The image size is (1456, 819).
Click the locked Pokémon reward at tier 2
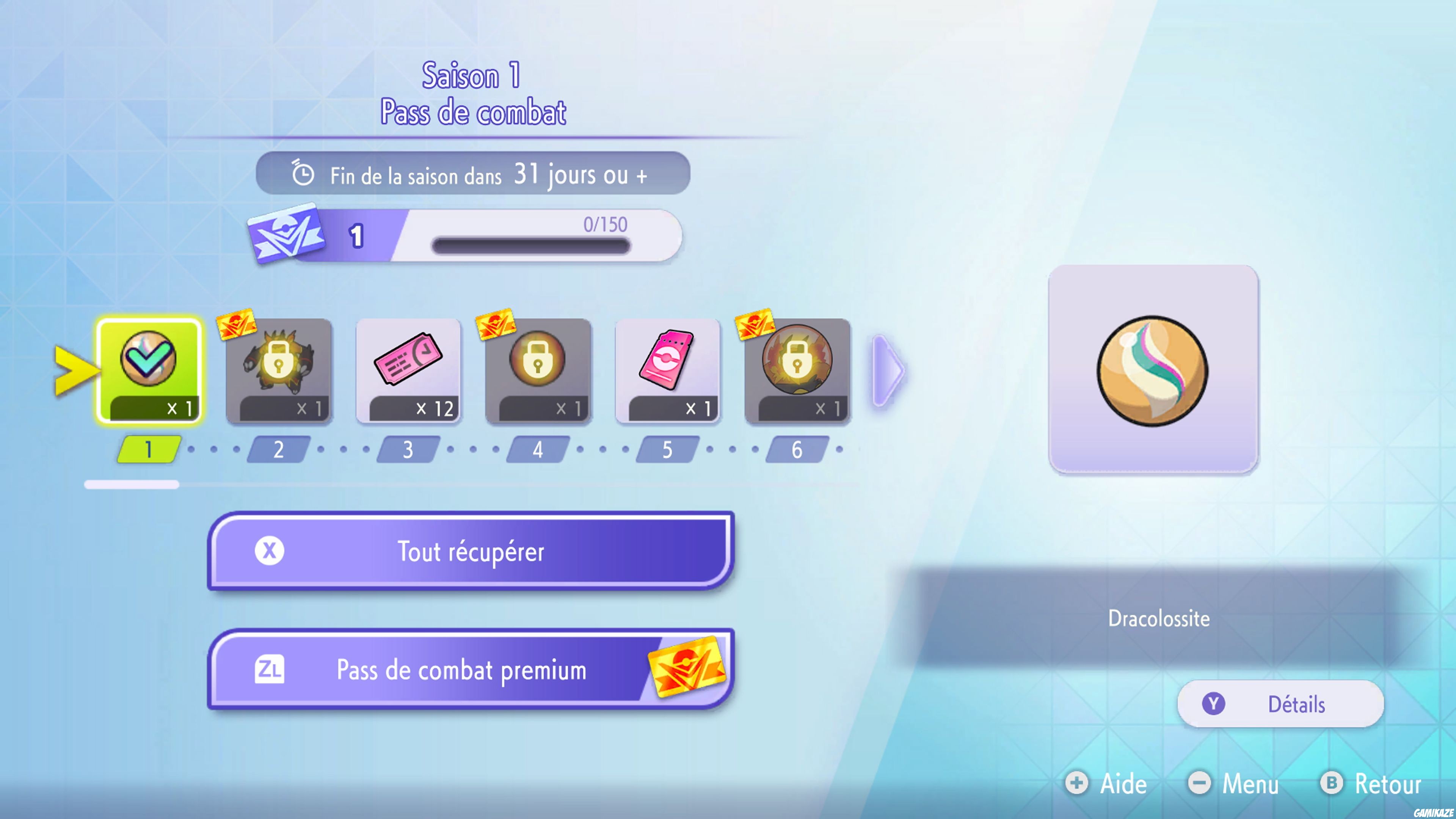click(278, 370)
